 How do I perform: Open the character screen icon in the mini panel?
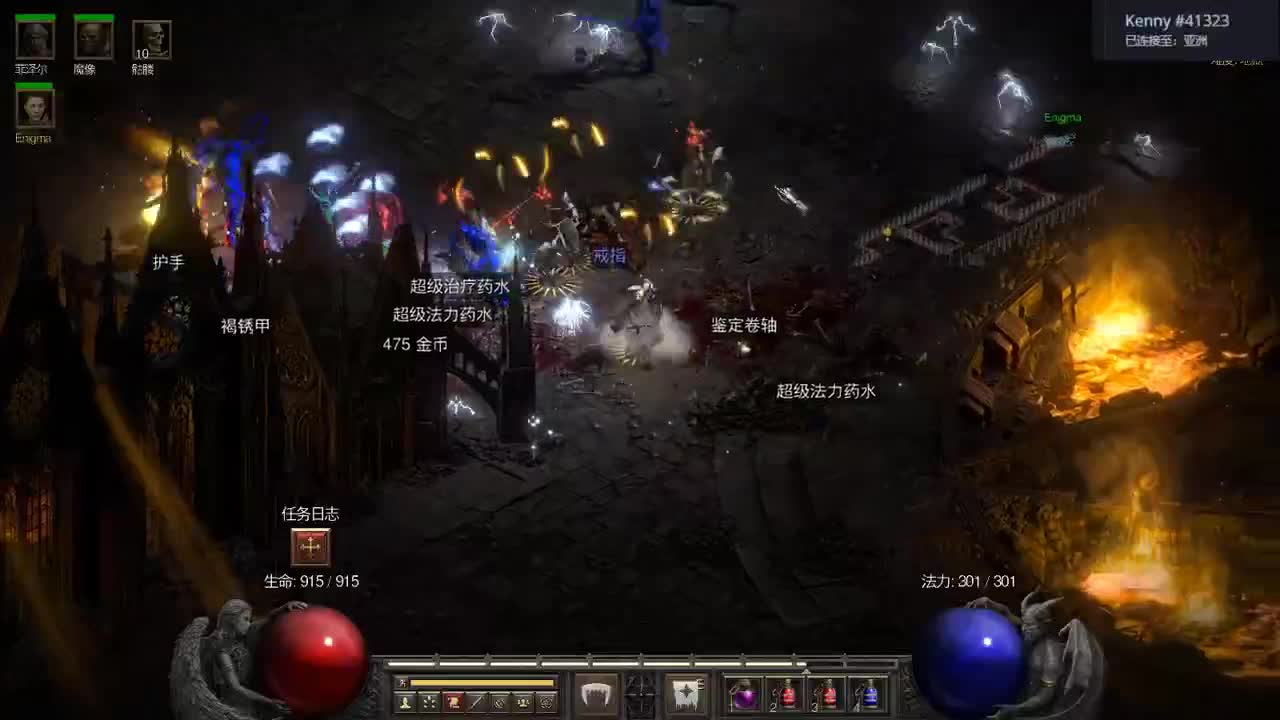(404, 703)
